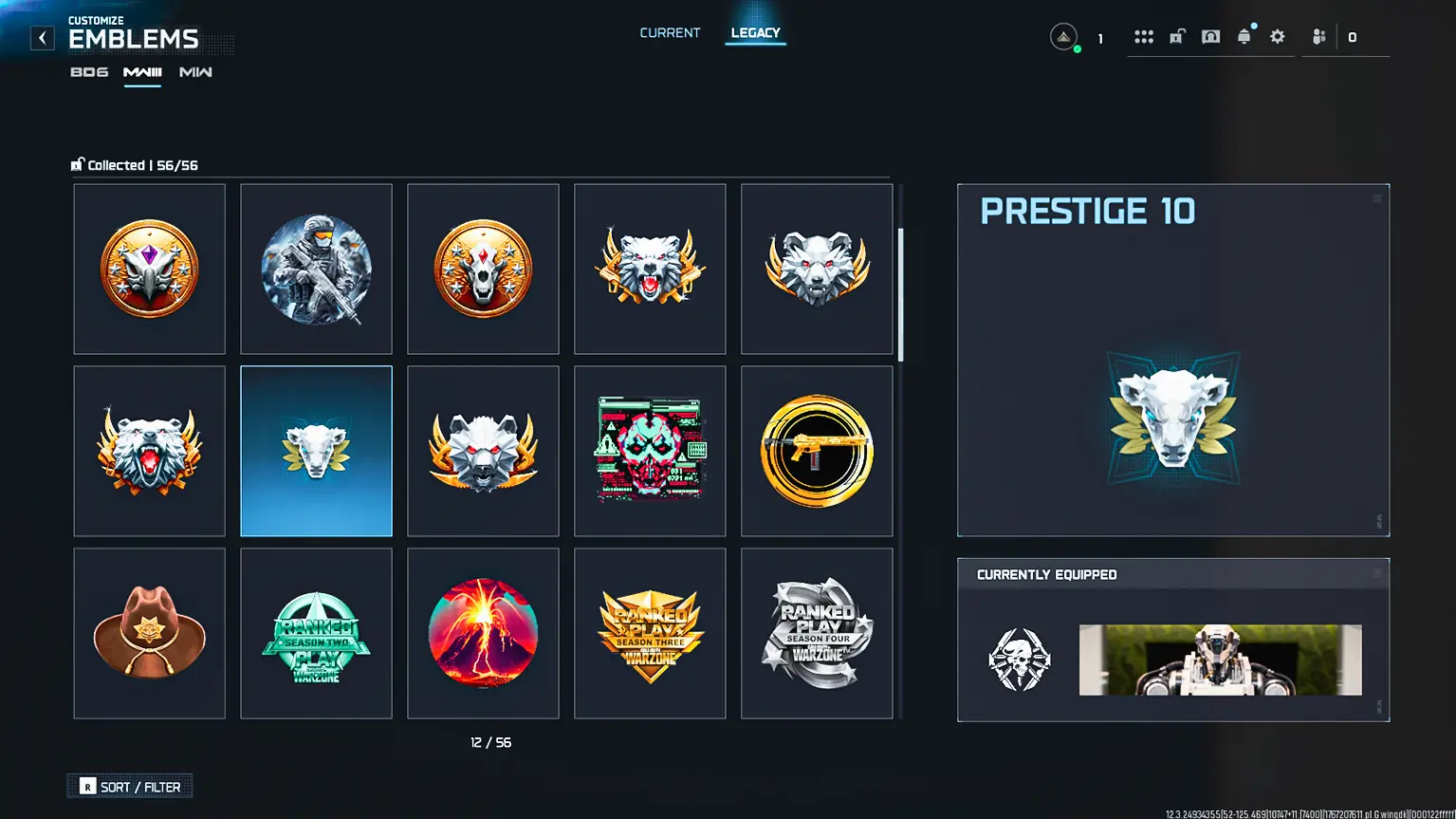This screenshot has width=1456, height=819.
Task: Switch to the LEGACY tab
Action: tap(755, 32)
